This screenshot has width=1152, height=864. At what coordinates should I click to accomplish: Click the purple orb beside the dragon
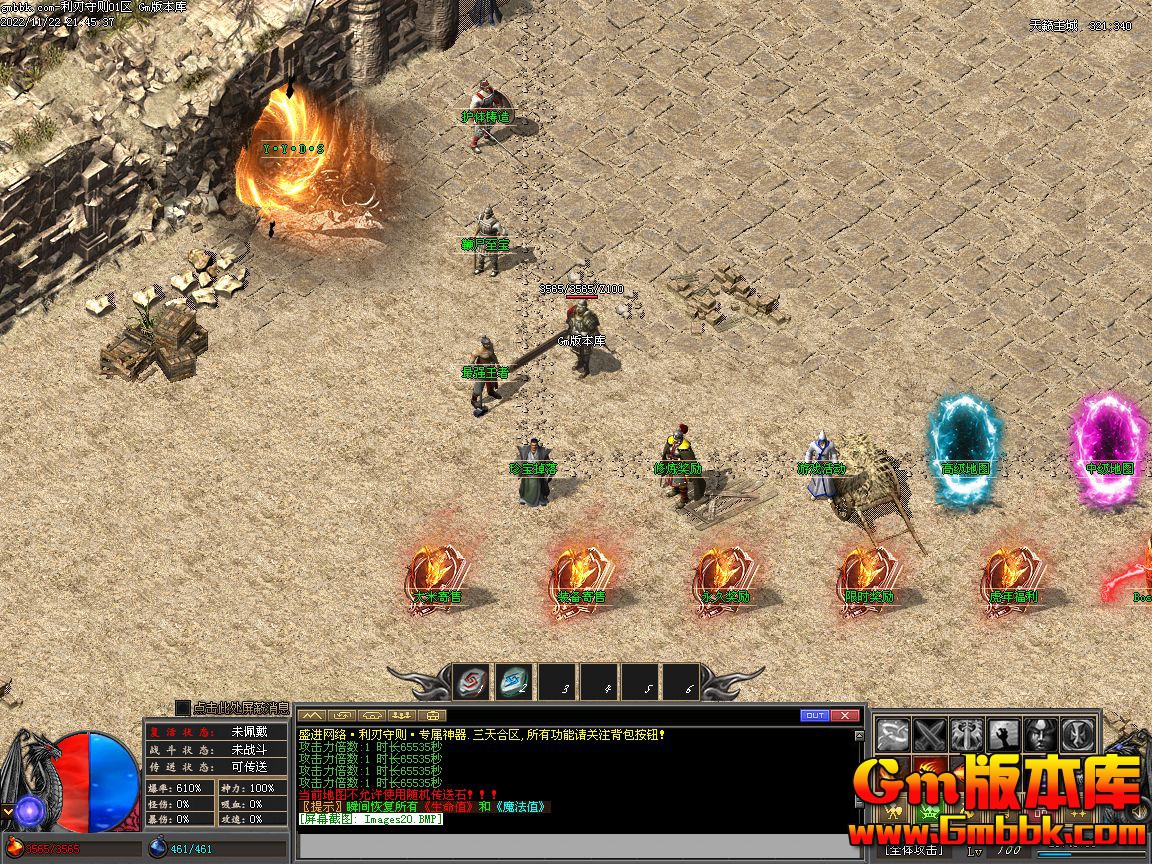[x=28, y=810]
